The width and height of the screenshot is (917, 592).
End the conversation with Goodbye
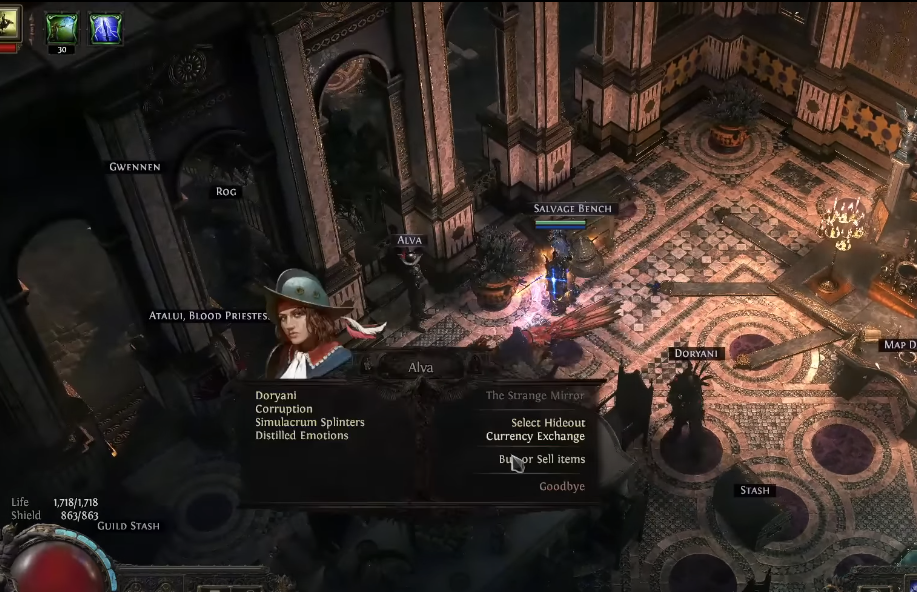click(x=562, y=486)
